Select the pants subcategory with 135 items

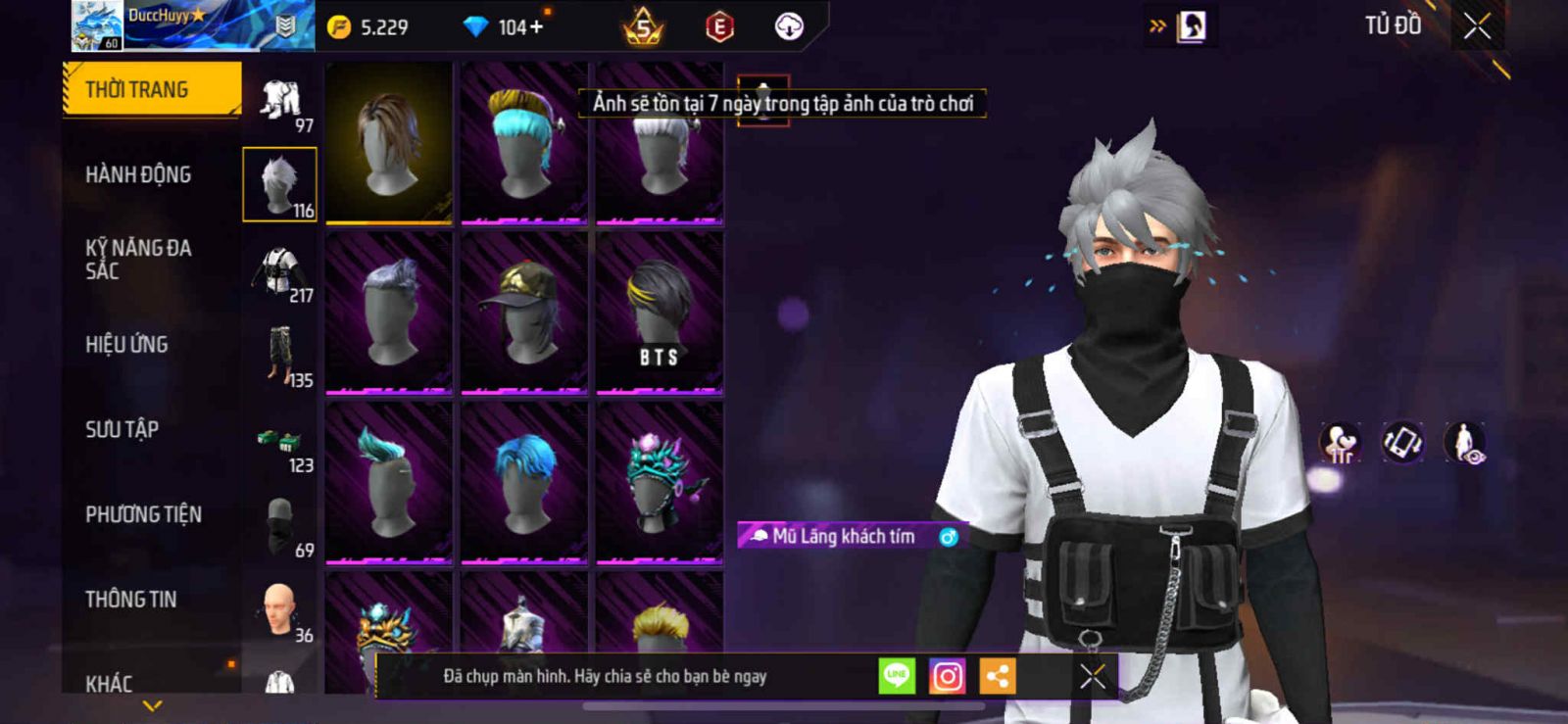(280, 356)
